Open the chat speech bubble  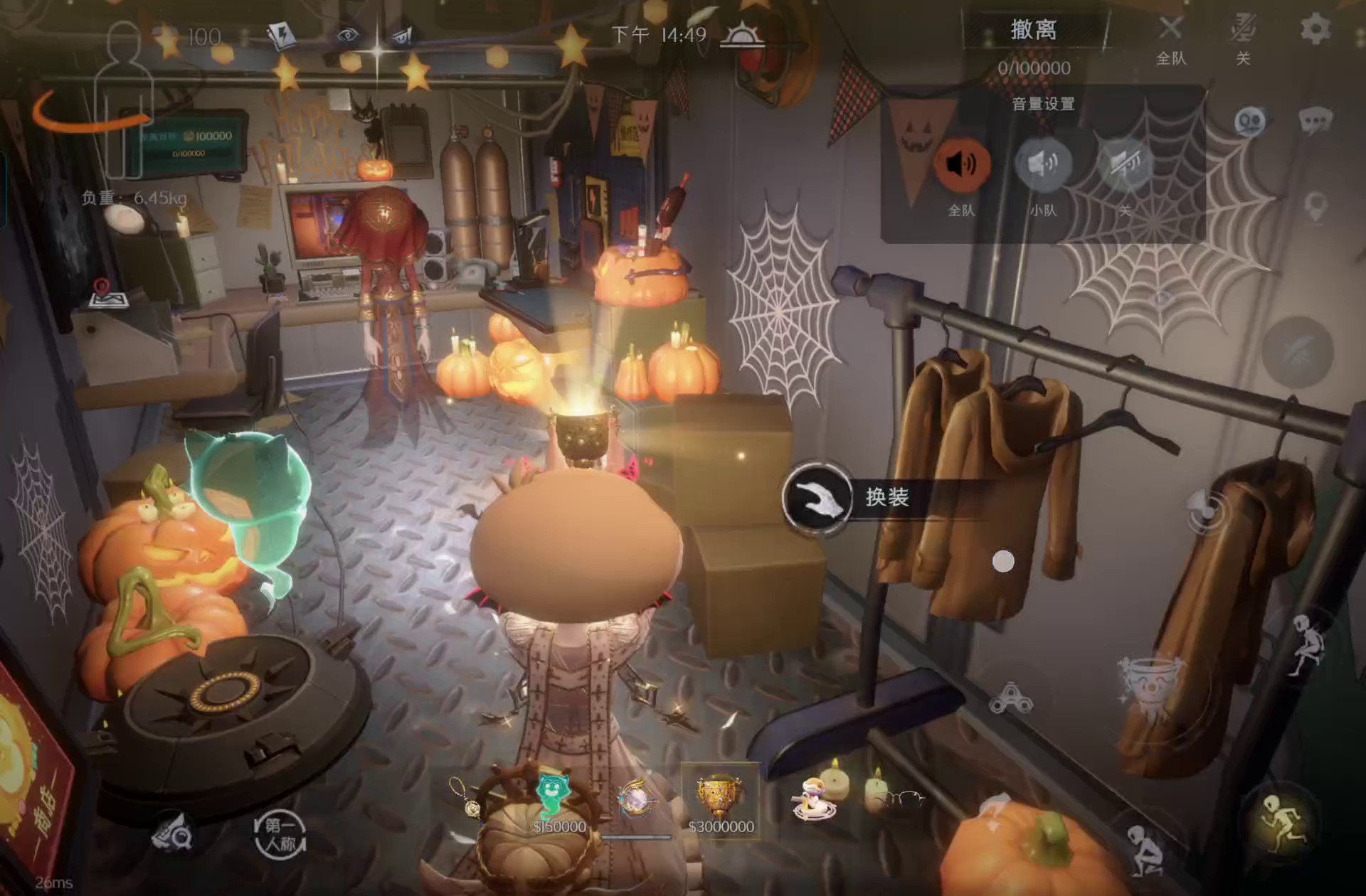pyautogui.click(x=1315, y=121)
